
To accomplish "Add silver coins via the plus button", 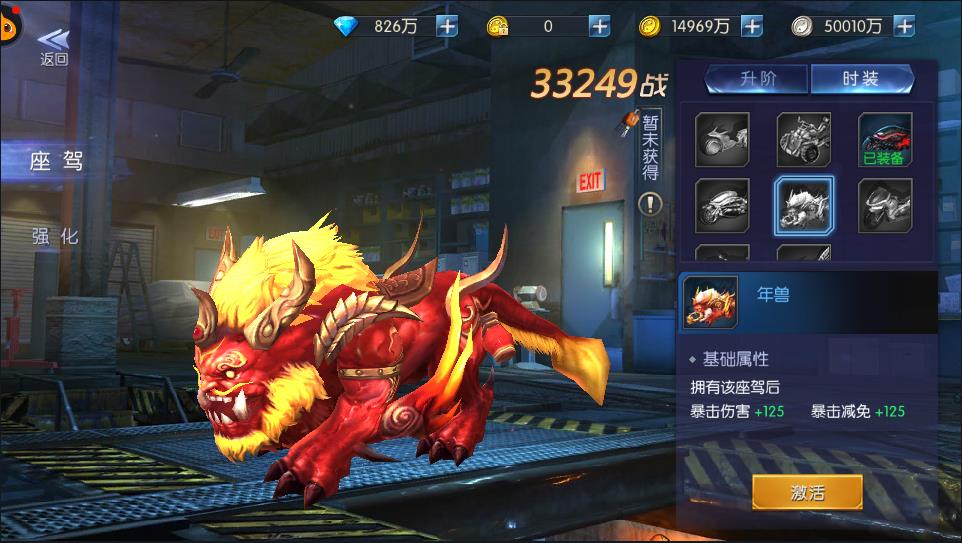I will tap(904, 27).
